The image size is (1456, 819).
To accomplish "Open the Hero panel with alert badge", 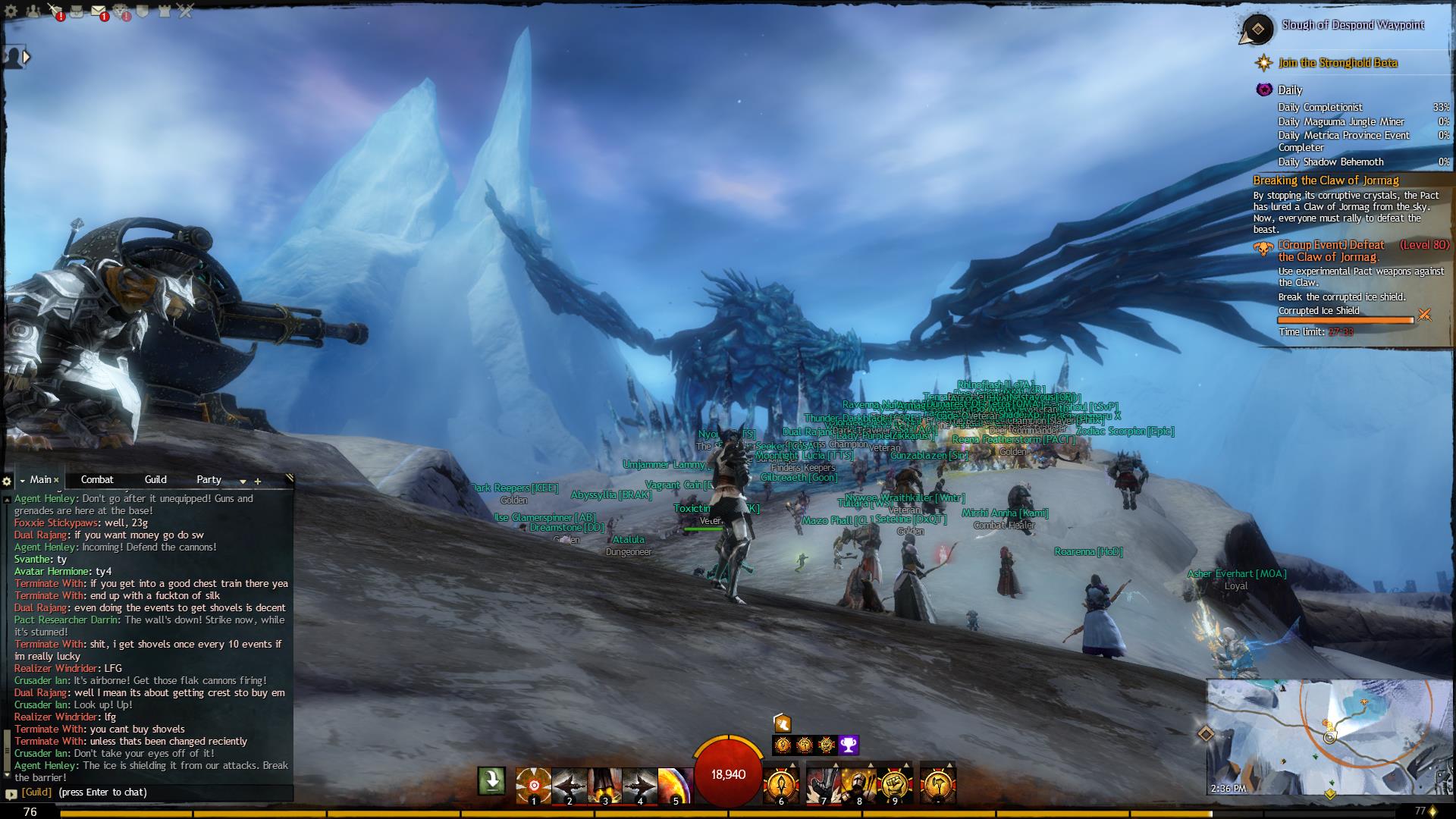I will pos(55,11).
